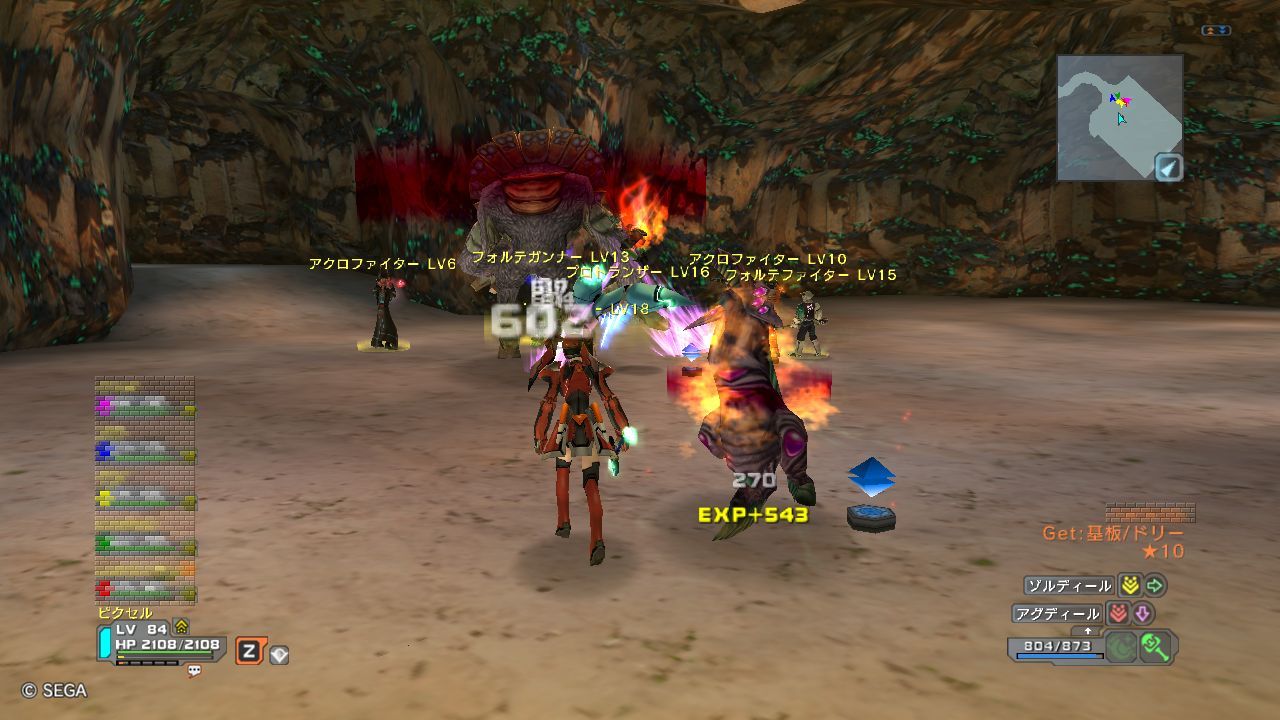Click the grey diamond icon beside Z

[279, 655]
